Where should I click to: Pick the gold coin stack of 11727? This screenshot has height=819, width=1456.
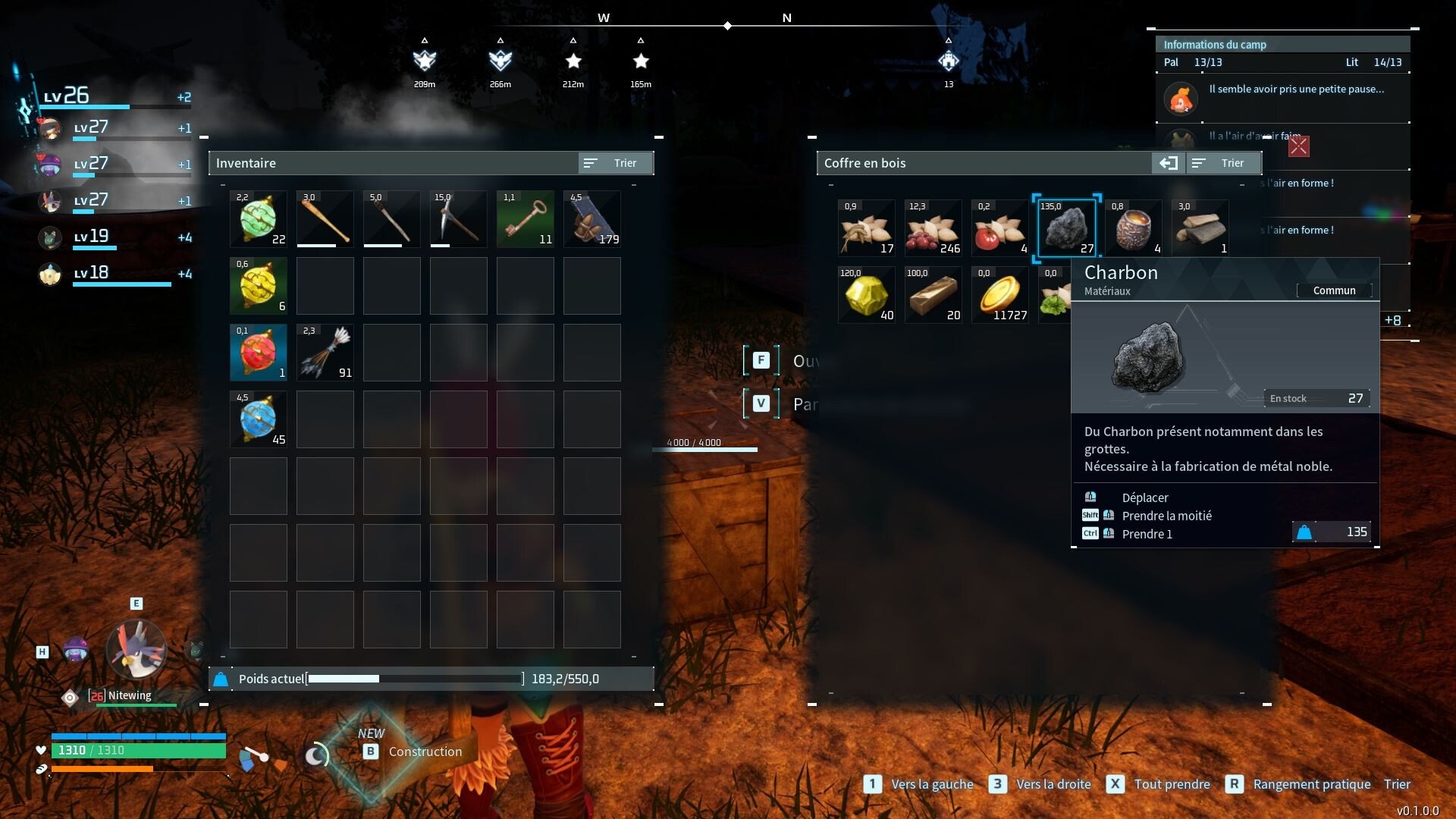tap(999, 295)
